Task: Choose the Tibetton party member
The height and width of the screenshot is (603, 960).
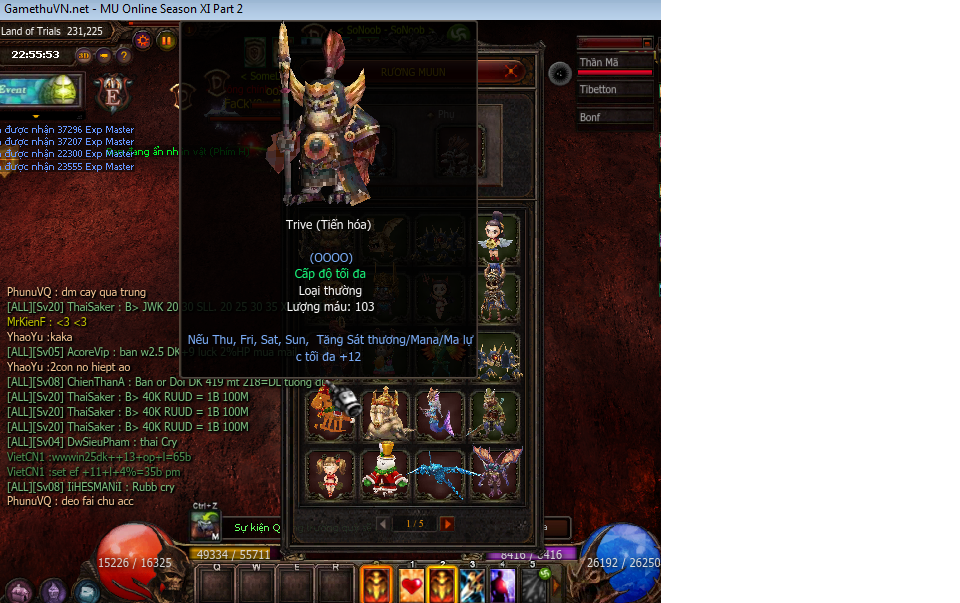Action: [x=615, y=90]
